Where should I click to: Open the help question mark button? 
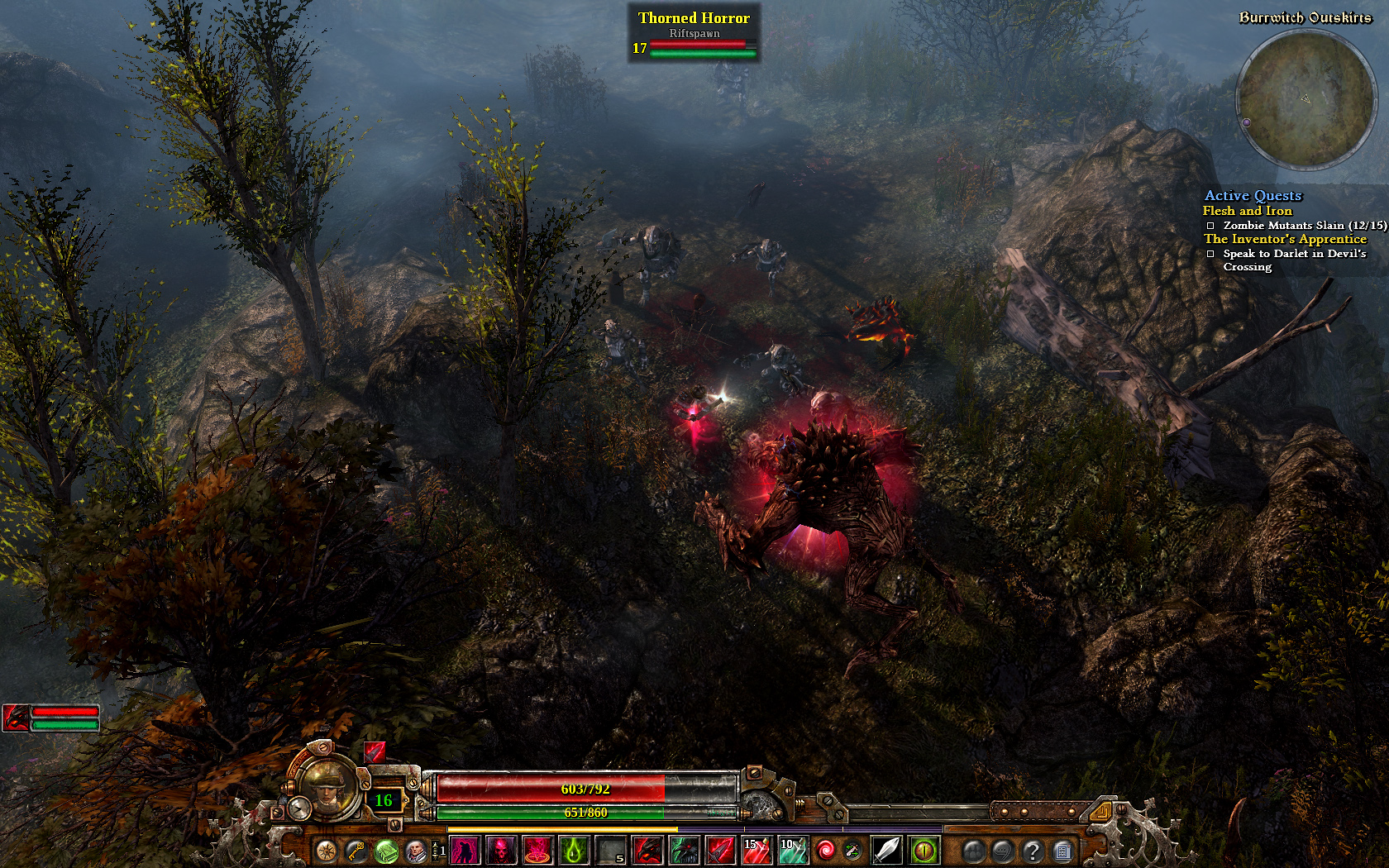[1032, 850]
